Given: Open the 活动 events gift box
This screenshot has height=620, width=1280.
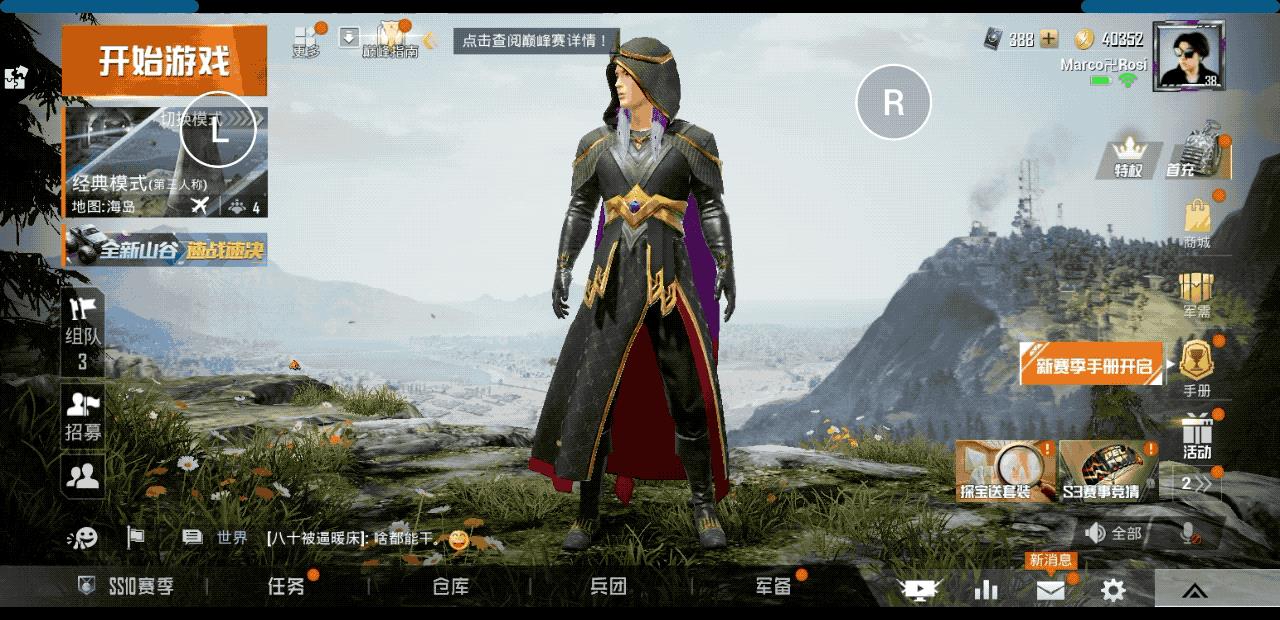Looking at the screenshot, I should click(1197, 438).
